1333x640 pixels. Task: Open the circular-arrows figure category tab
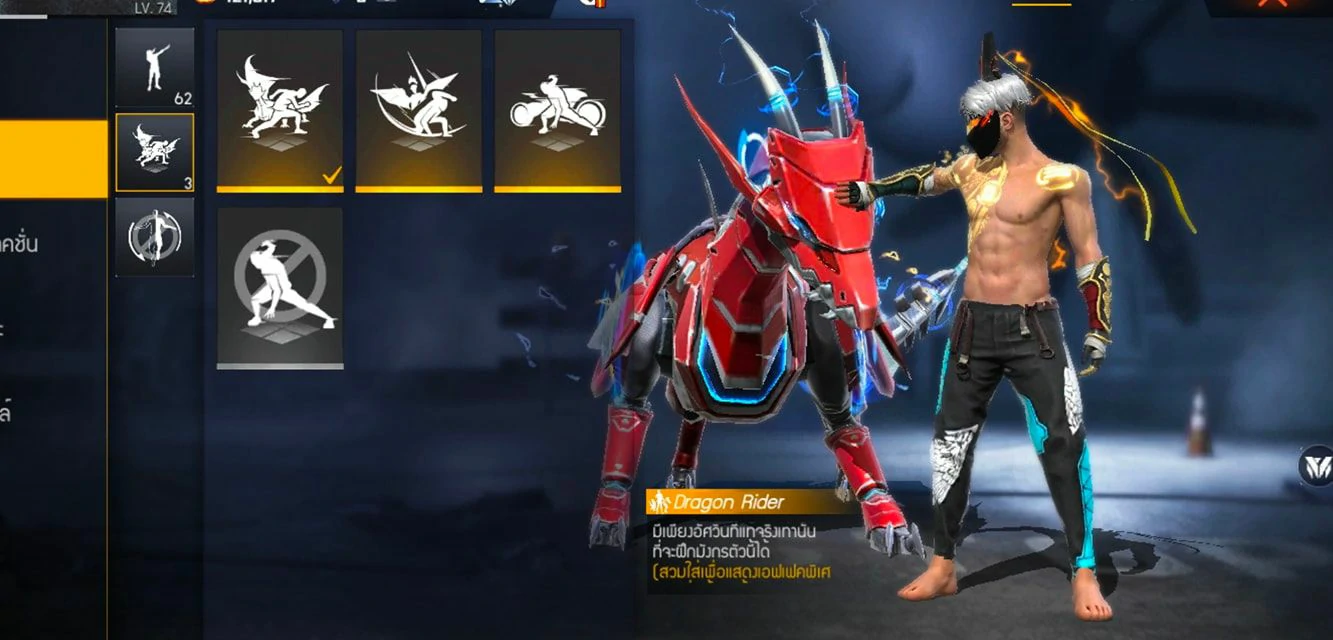point(154,237)
